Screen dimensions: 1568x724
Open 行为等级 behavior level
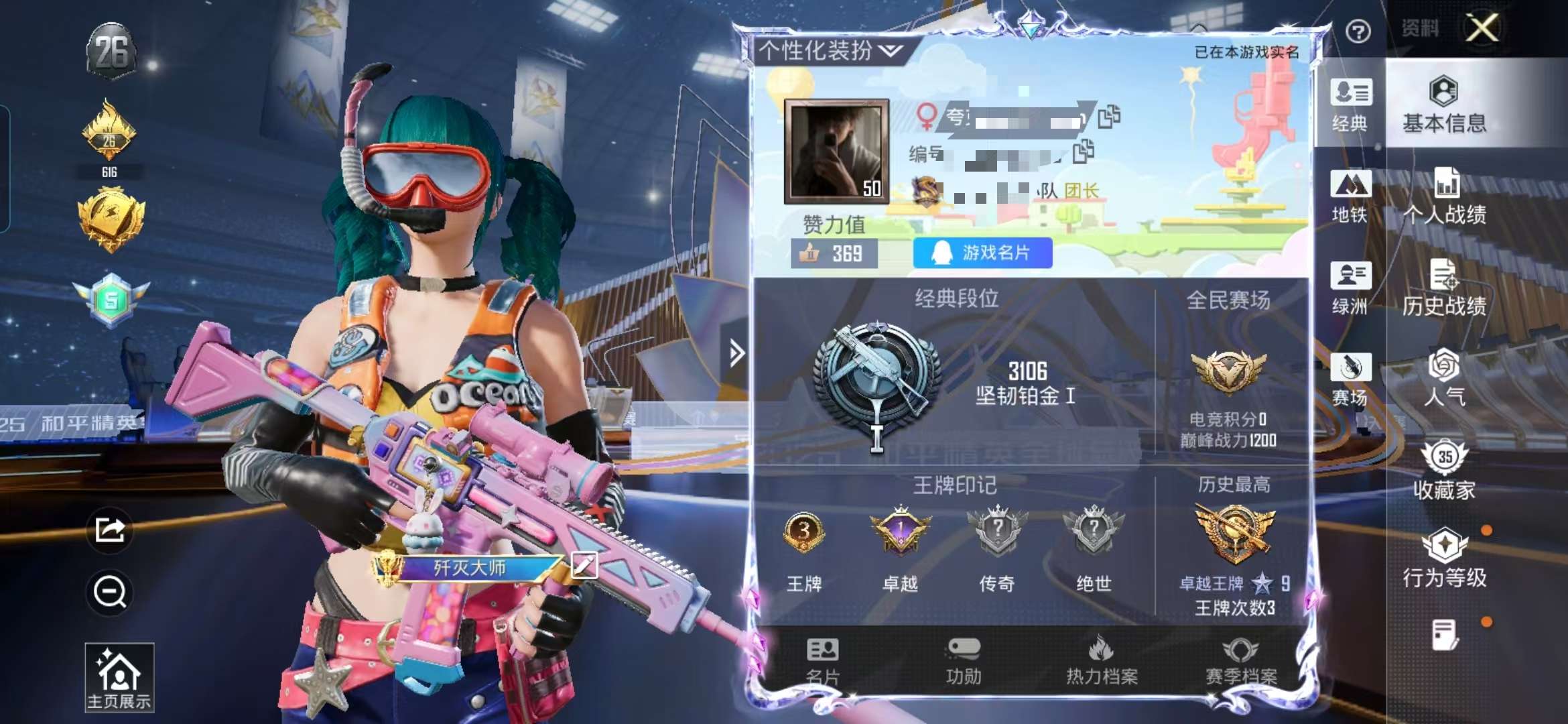click(1444, 560)
